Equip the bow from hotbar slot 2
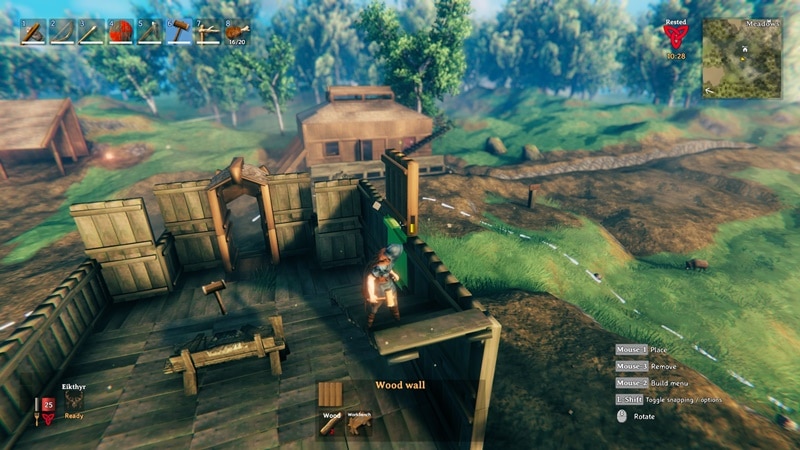This screenshot has width=800, height=450. click(62, 32)
